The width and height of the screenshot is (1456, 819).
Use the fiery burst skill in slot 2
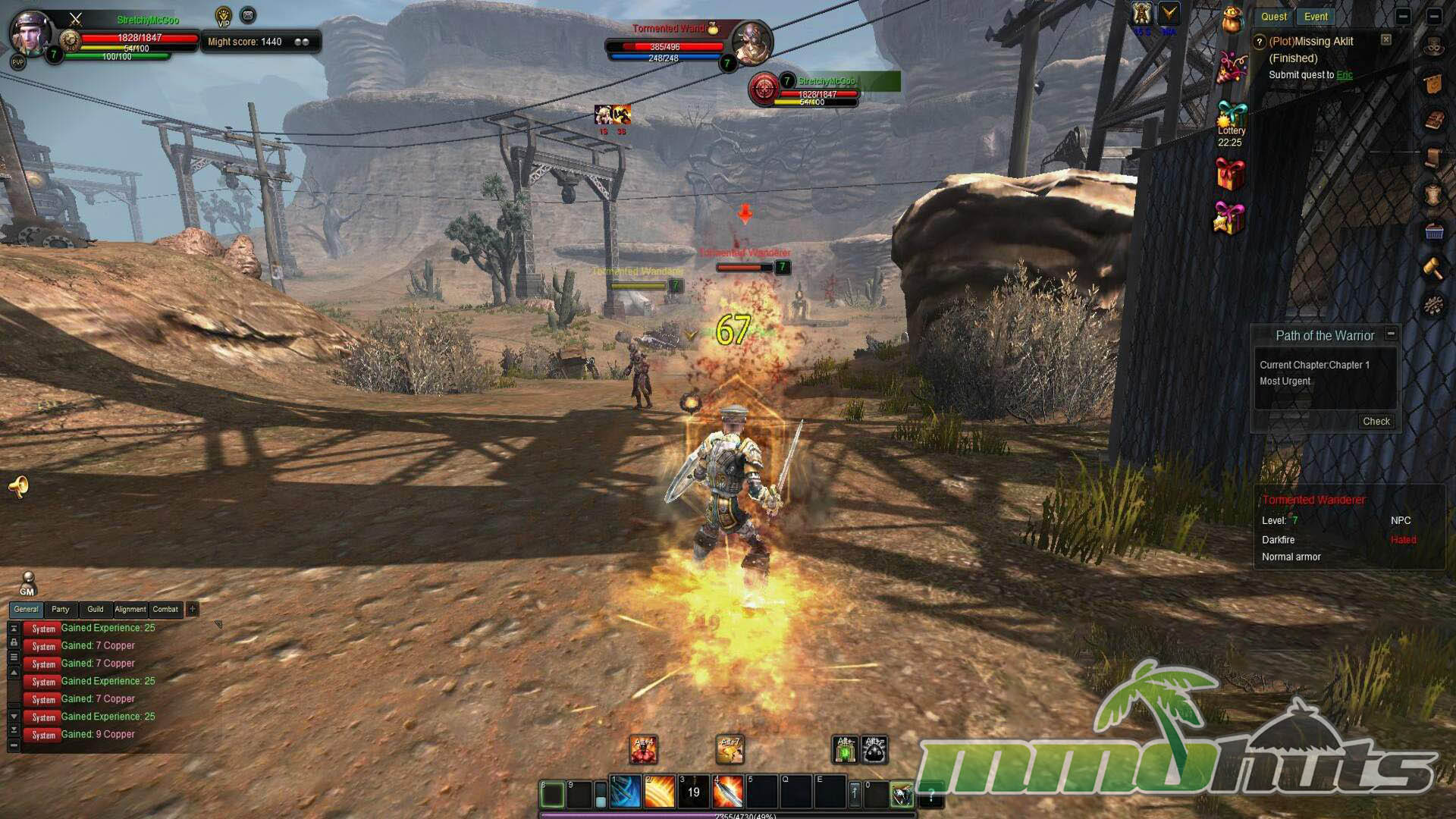coord(660,792)
